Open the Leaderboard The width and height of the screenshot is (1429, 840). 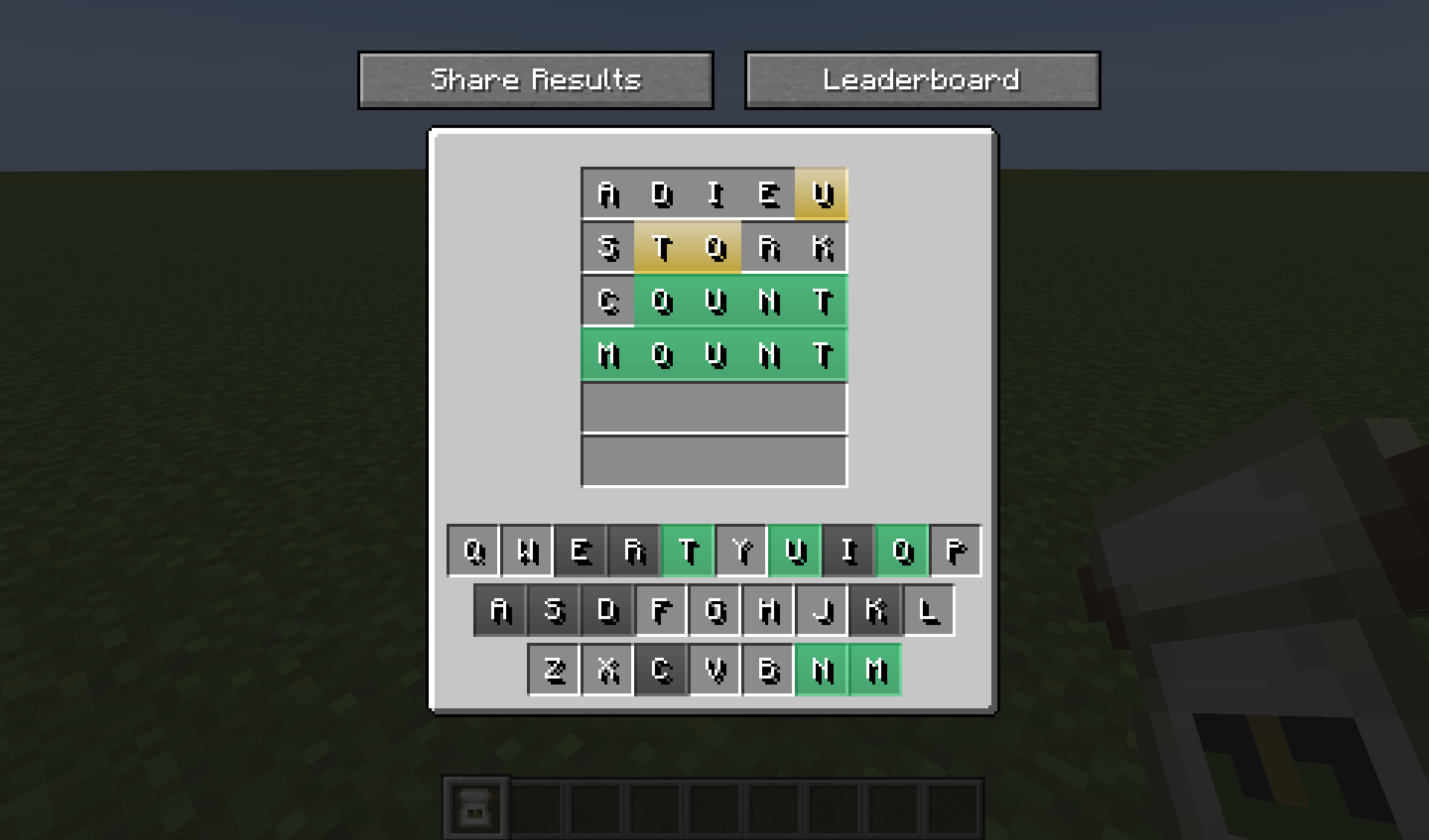pos(922,80)
